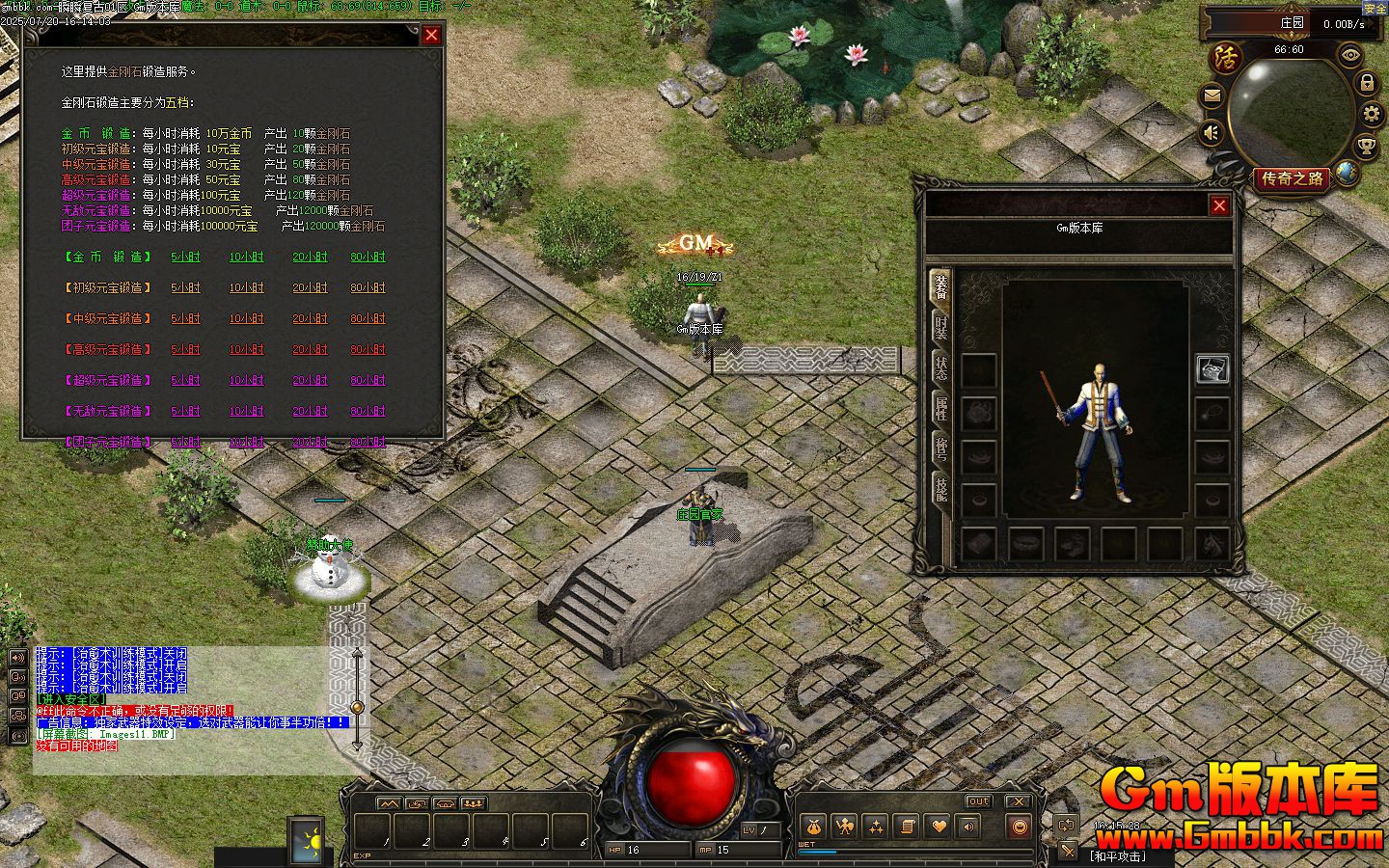This screenshot has width=1389, height=868.
Task: Select 80小时 for 初级元宝锻造
Action: click(368, 288)
